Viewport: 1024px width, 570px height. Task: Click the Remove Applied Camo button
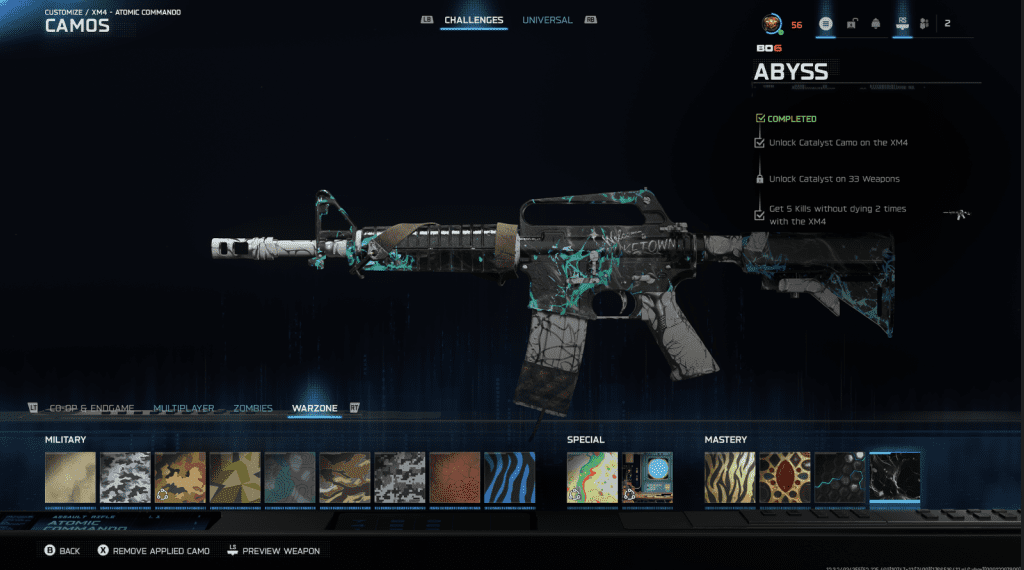[153, 551]
